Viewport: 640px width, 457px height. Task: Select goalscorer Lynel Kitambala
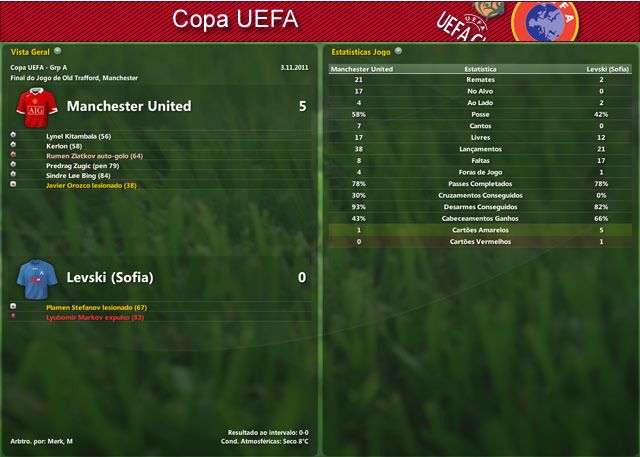[78, 136]
